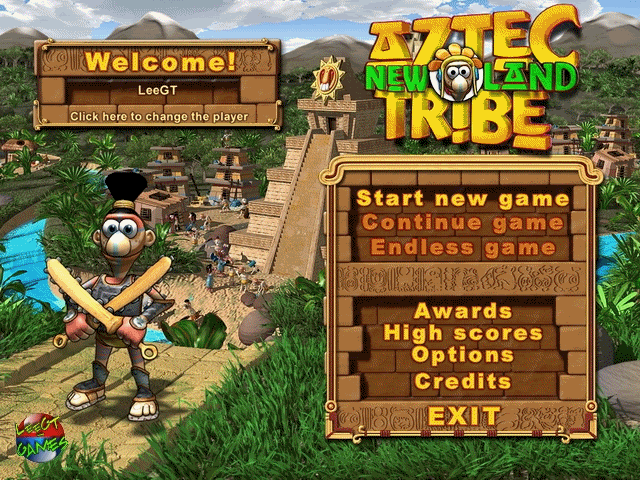Choose Continue game from the menu
640x480 pixels.
point(463,222)
